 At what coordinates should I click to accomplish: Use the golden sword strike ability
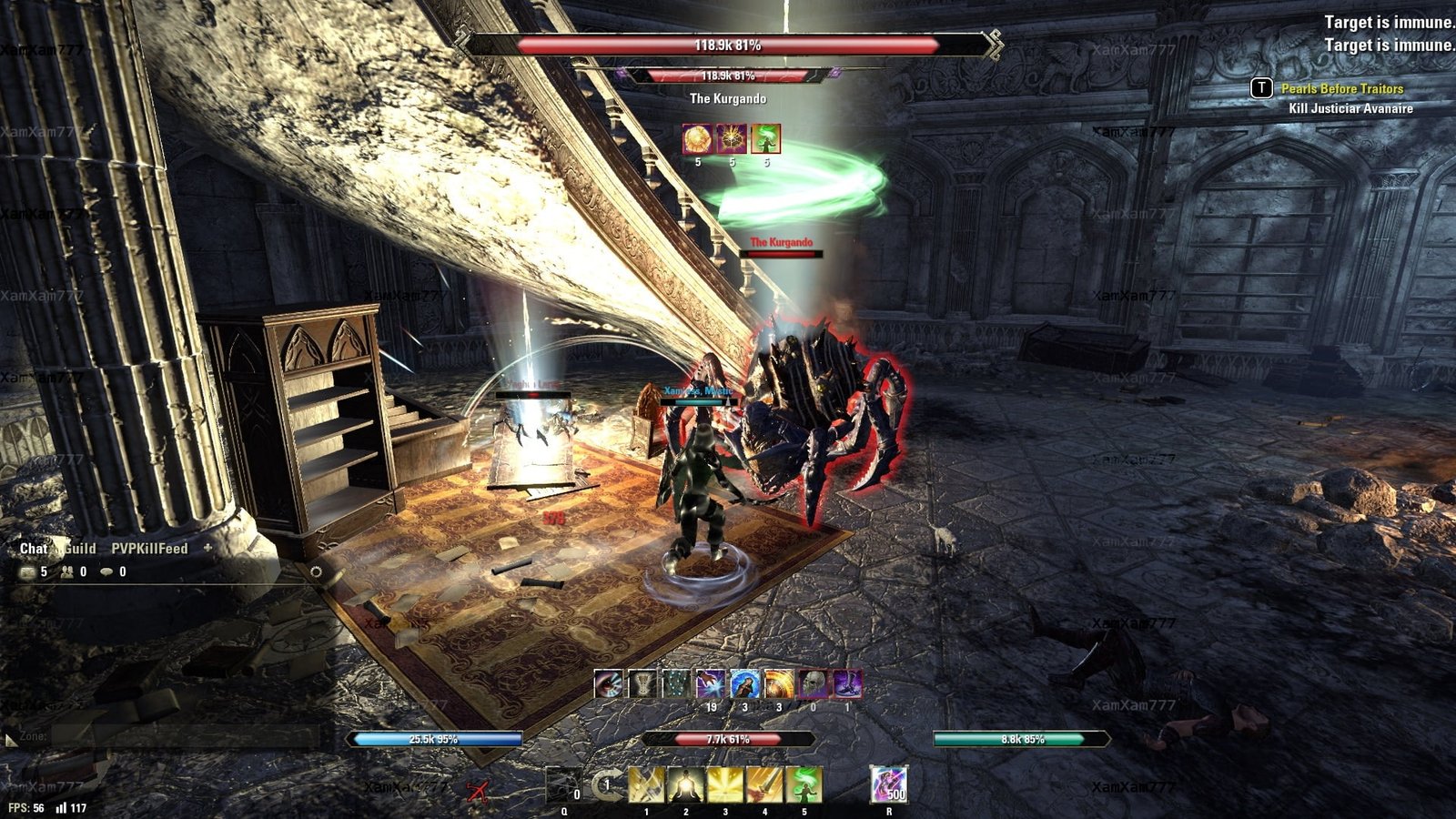point(764,784)
